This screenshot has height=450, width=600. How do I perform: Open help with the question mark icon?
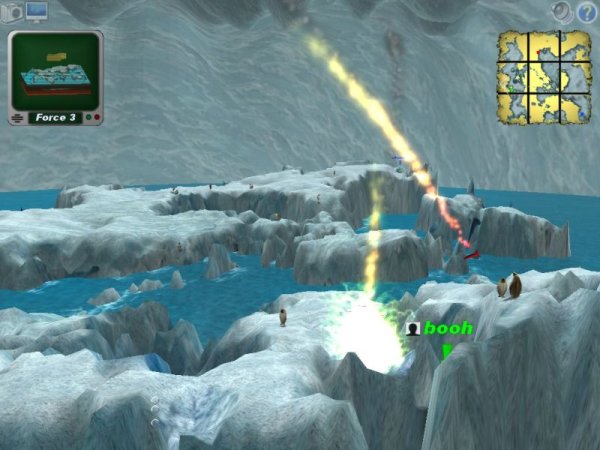[587, 11]
